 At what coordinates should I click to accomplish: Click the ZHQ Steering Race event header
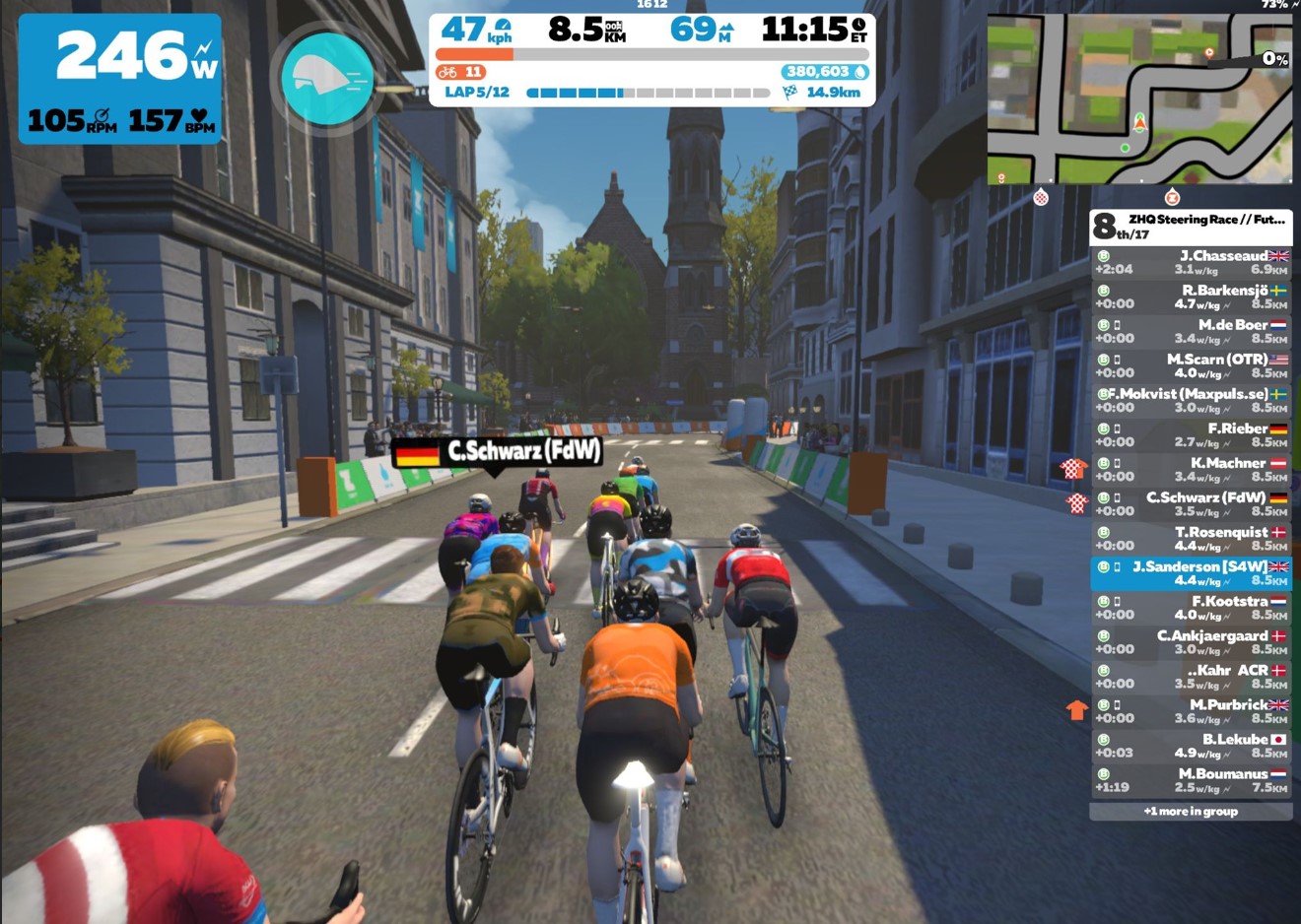click(1191, 227)
